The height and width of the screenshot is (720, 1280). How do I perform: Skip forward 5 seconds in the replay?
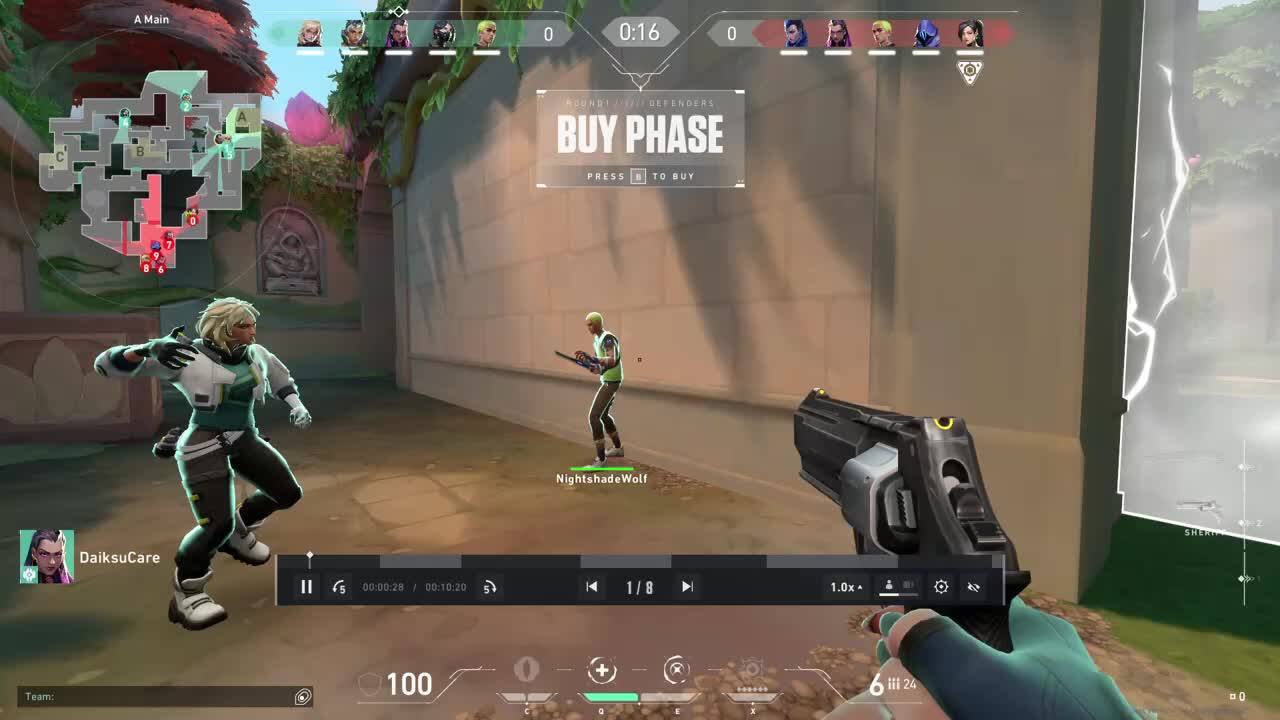[489, 587]
